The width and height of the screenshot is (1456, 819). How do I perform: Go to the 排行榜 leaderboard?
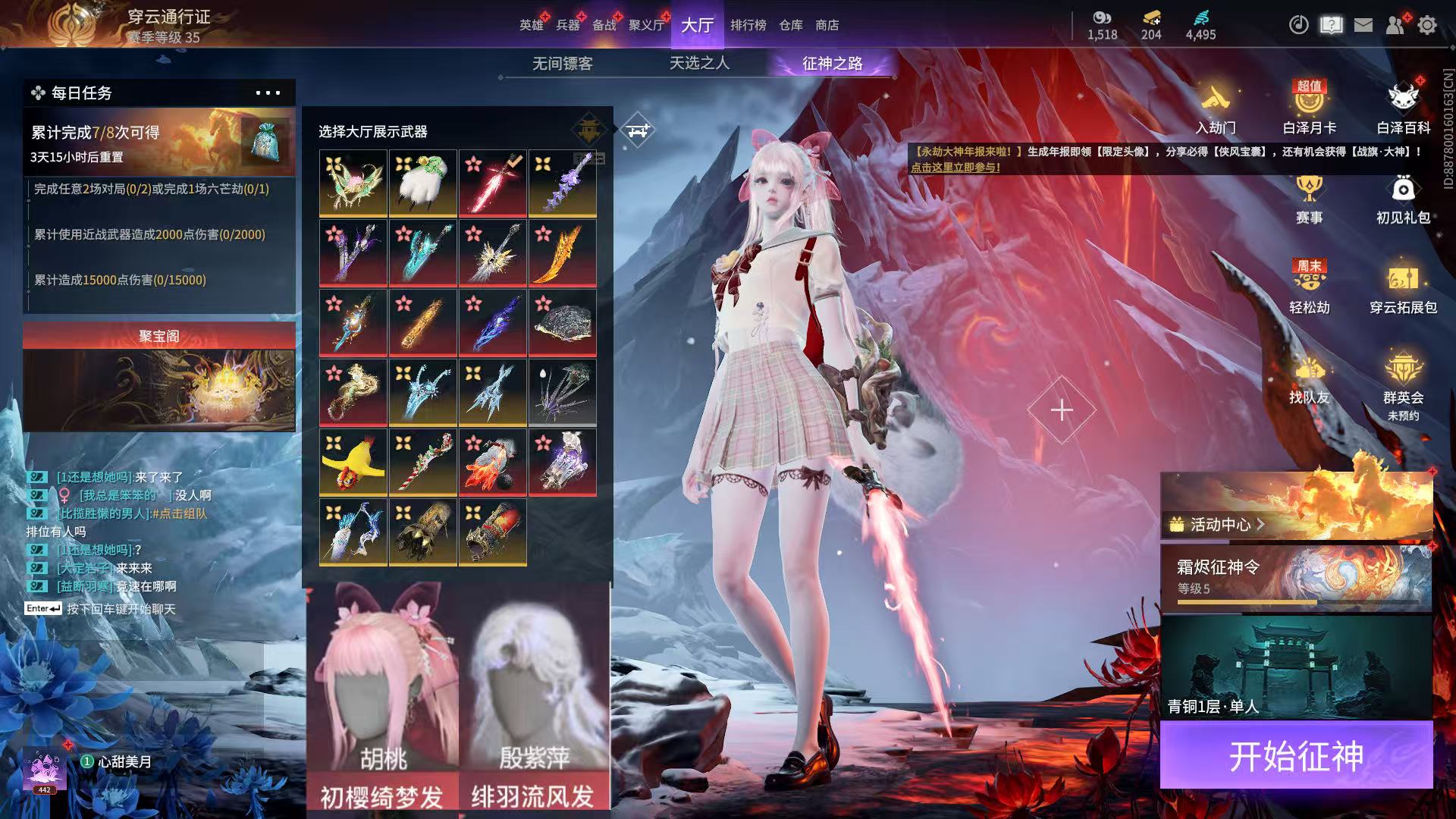(x=748, y=25)
